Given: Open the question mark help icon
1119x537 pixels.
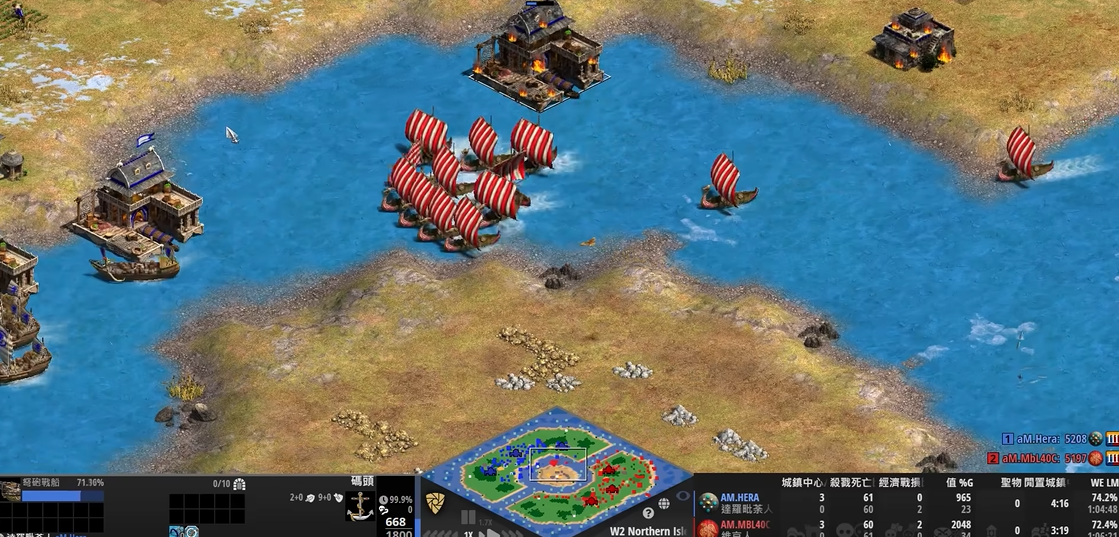Looking at the screenshot, I should pyautogui.click(x=648, y=513).
